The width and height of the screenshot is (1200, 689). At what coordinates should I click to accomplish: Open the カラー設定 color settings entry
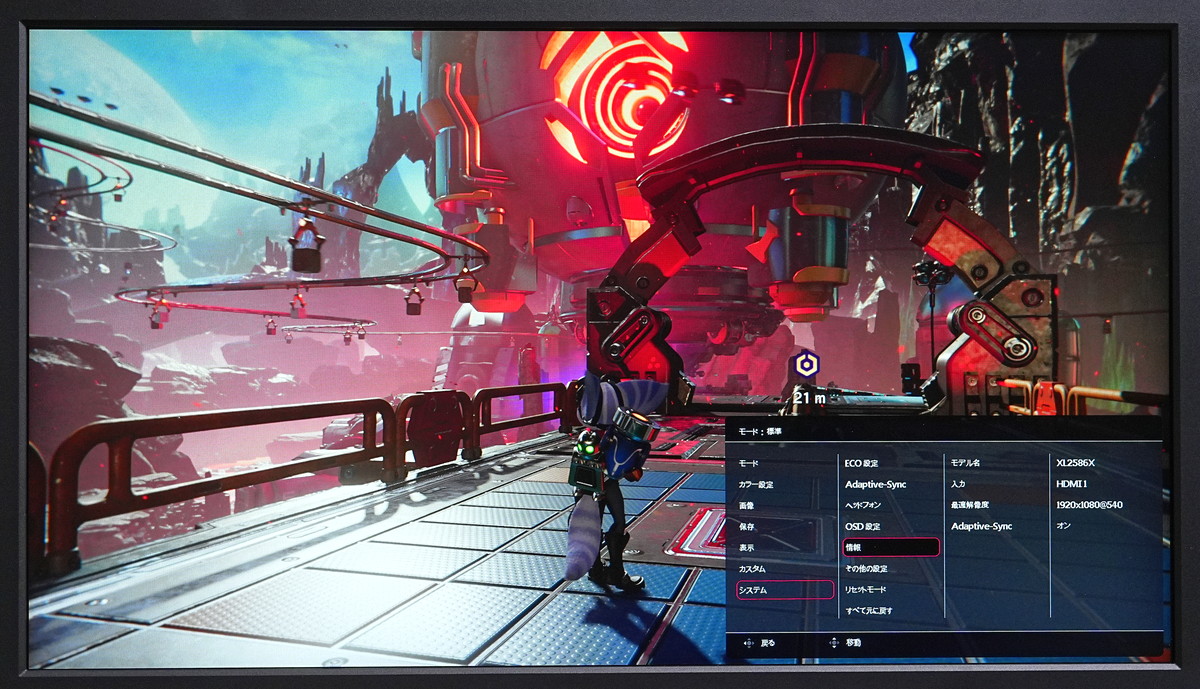point(756,485)
